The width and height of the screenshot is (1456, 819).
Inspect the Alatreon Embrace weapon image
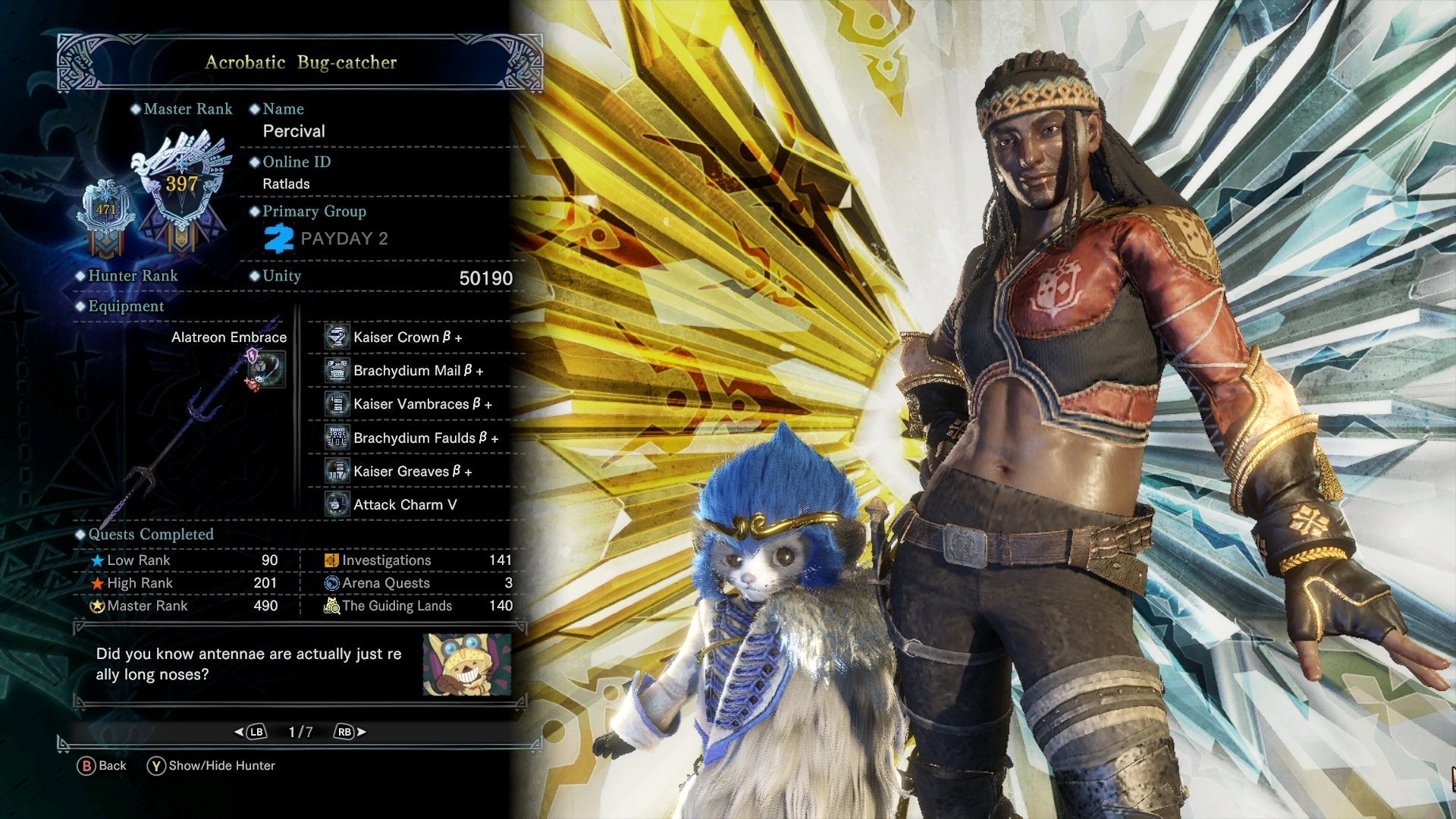coord(196,425)
